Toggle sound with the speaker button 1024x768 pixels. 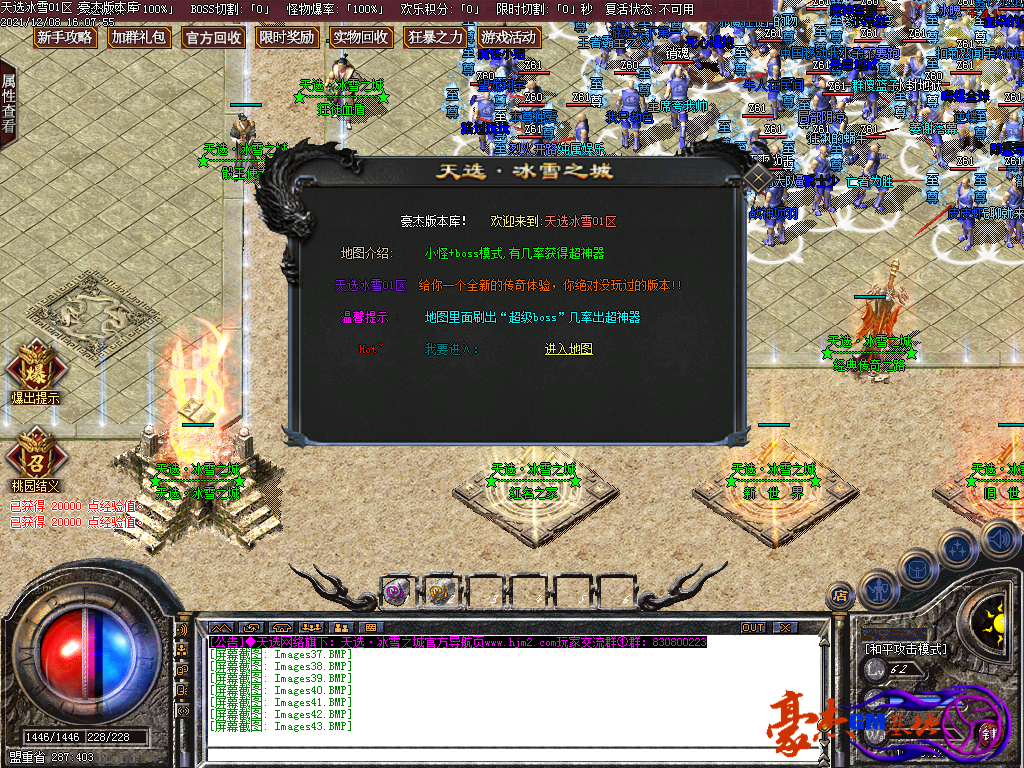coord(998,539)
